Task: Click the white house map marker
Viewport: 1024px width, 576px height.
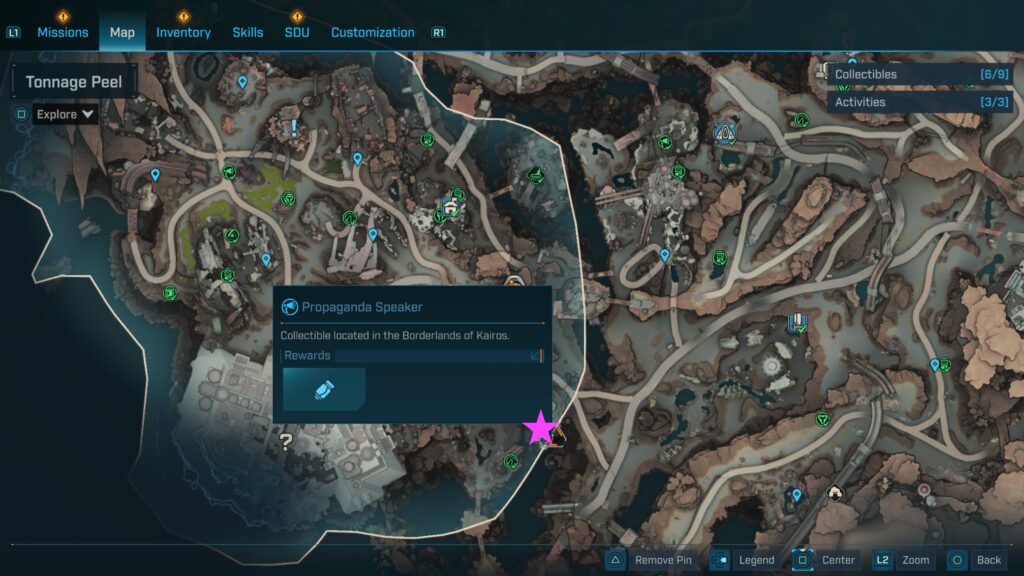Action: [835, 492]
